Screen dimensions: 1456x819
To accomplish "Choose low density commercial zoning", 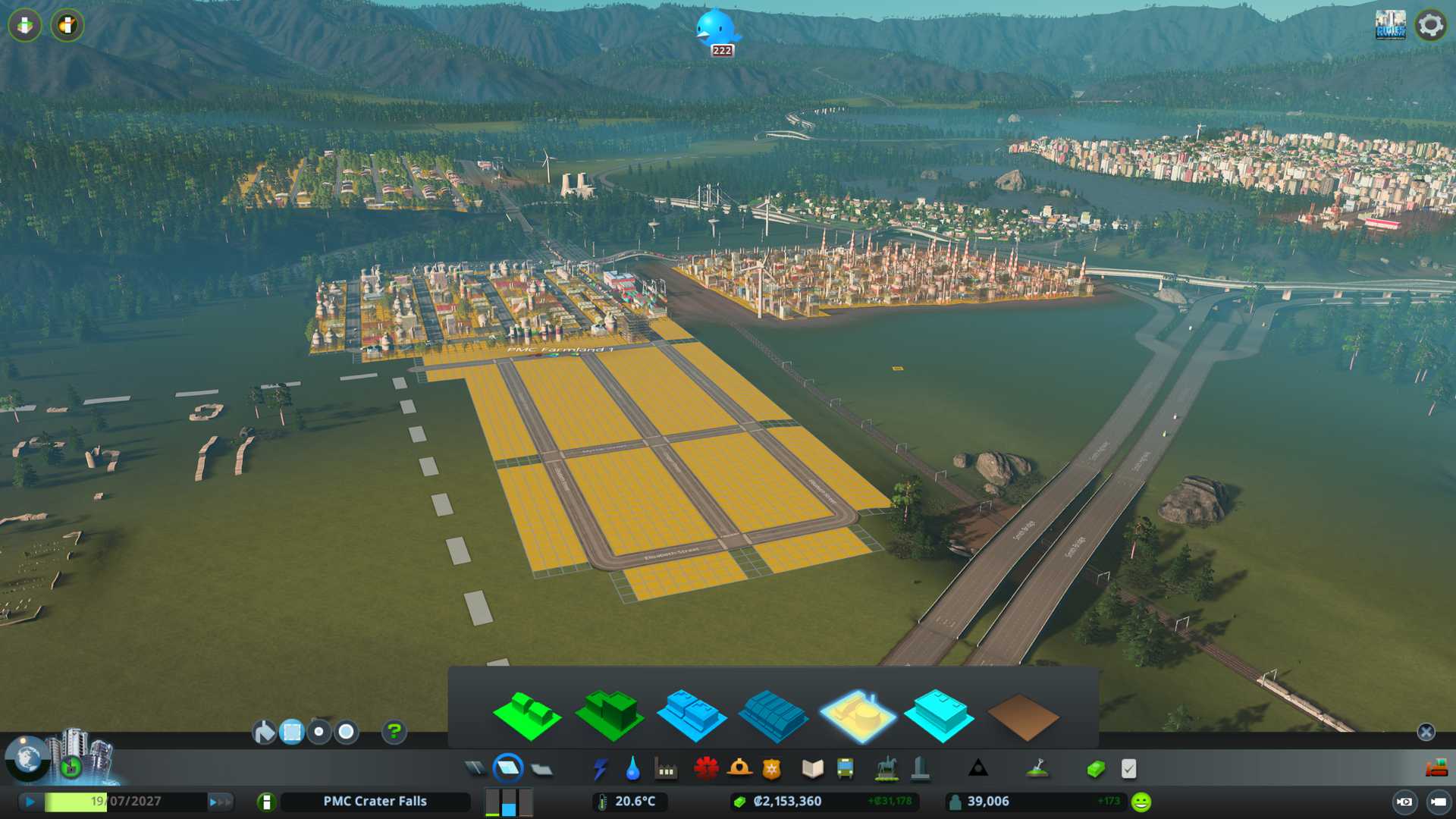I will [691, 715].
